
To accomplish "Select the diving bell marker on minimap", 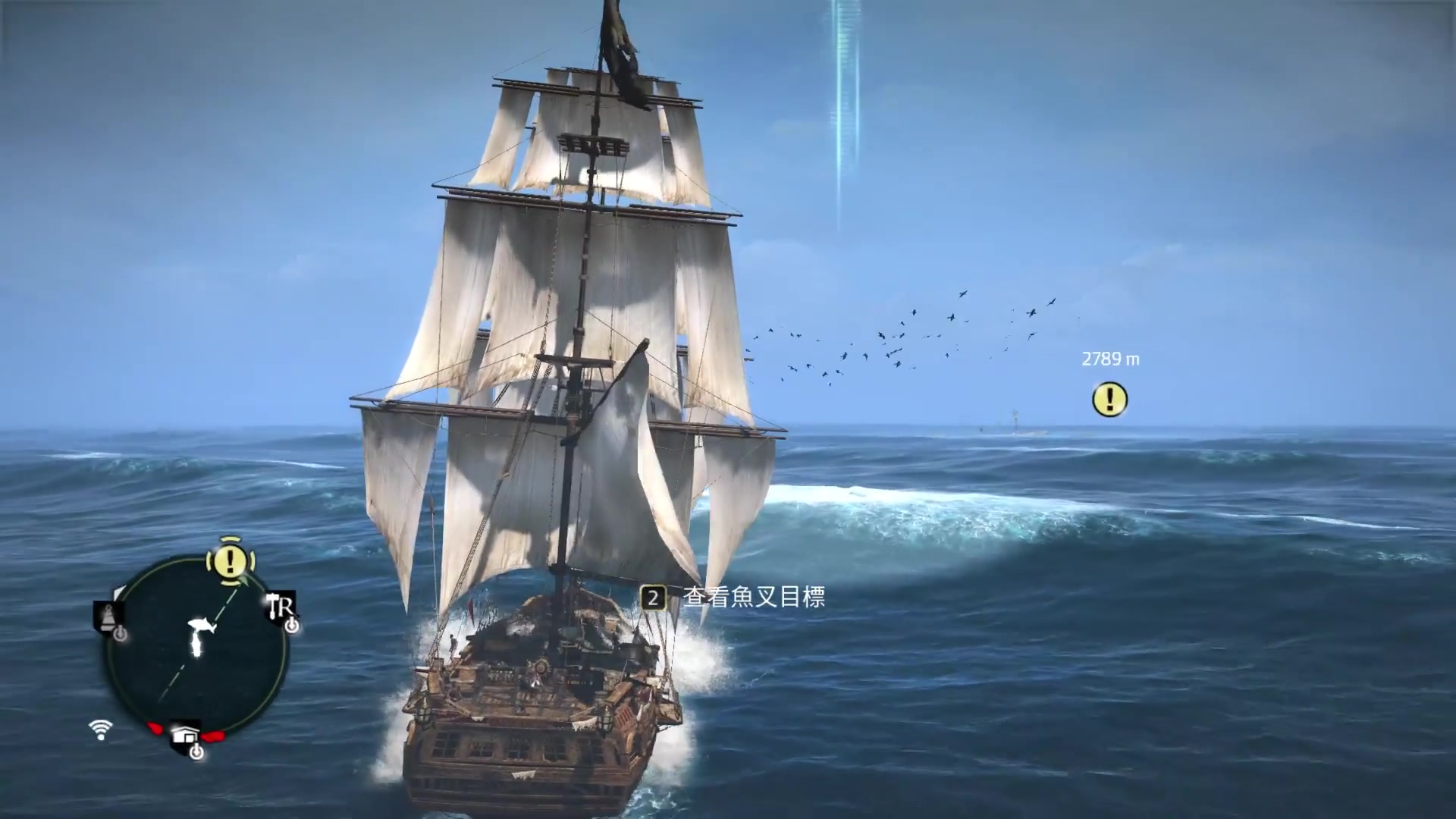I will 107,616.
